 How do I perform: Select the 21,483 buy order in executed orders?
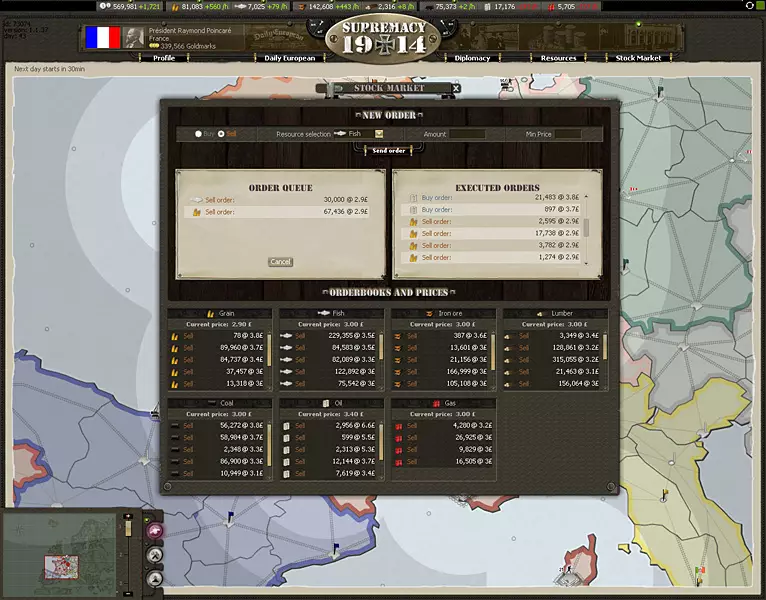(x=490, y=198)
